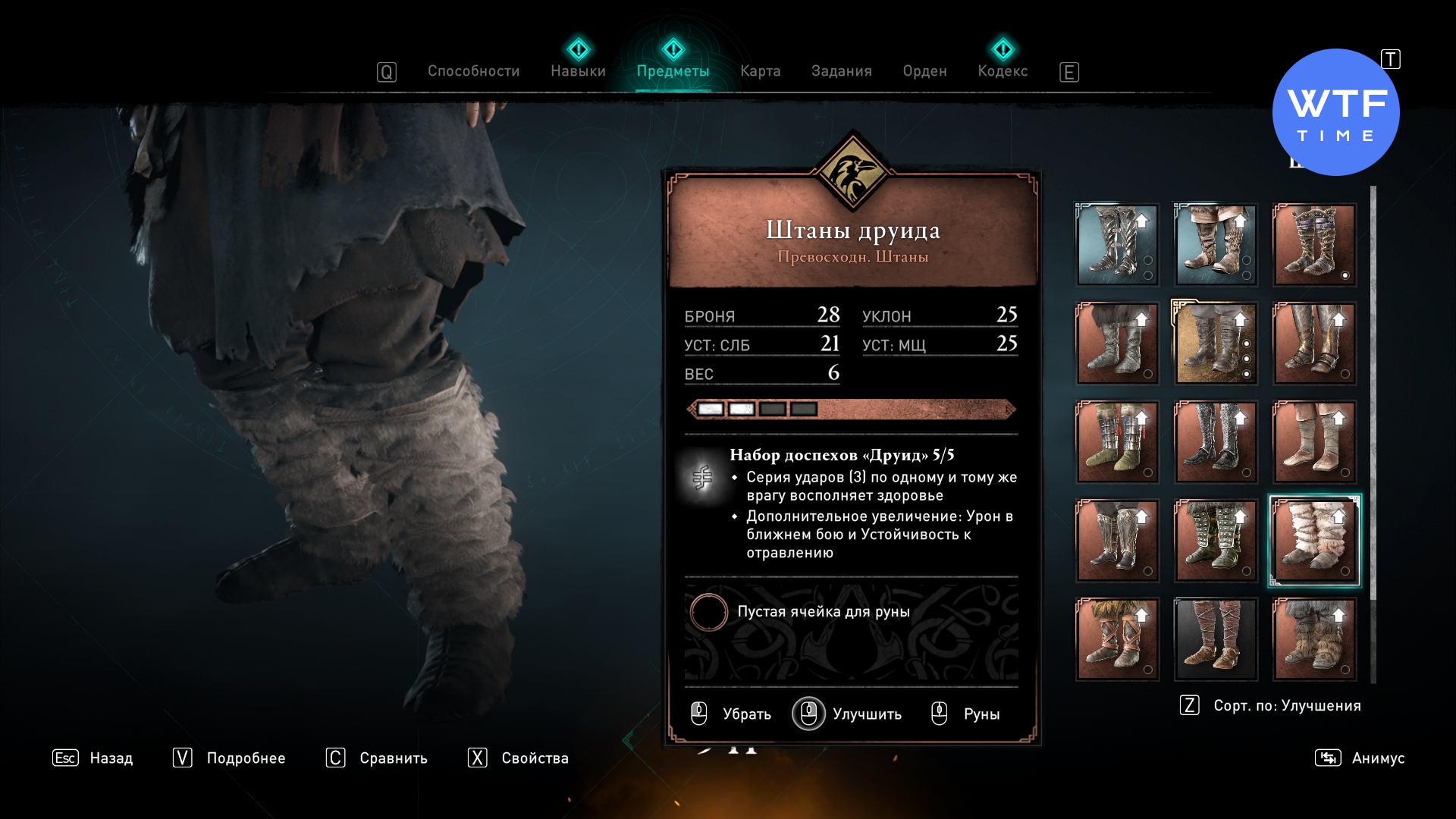The width and height of the screenshot is (1456, 819).
Task: Select the empty rune slot circle
Action: [709, 612]
